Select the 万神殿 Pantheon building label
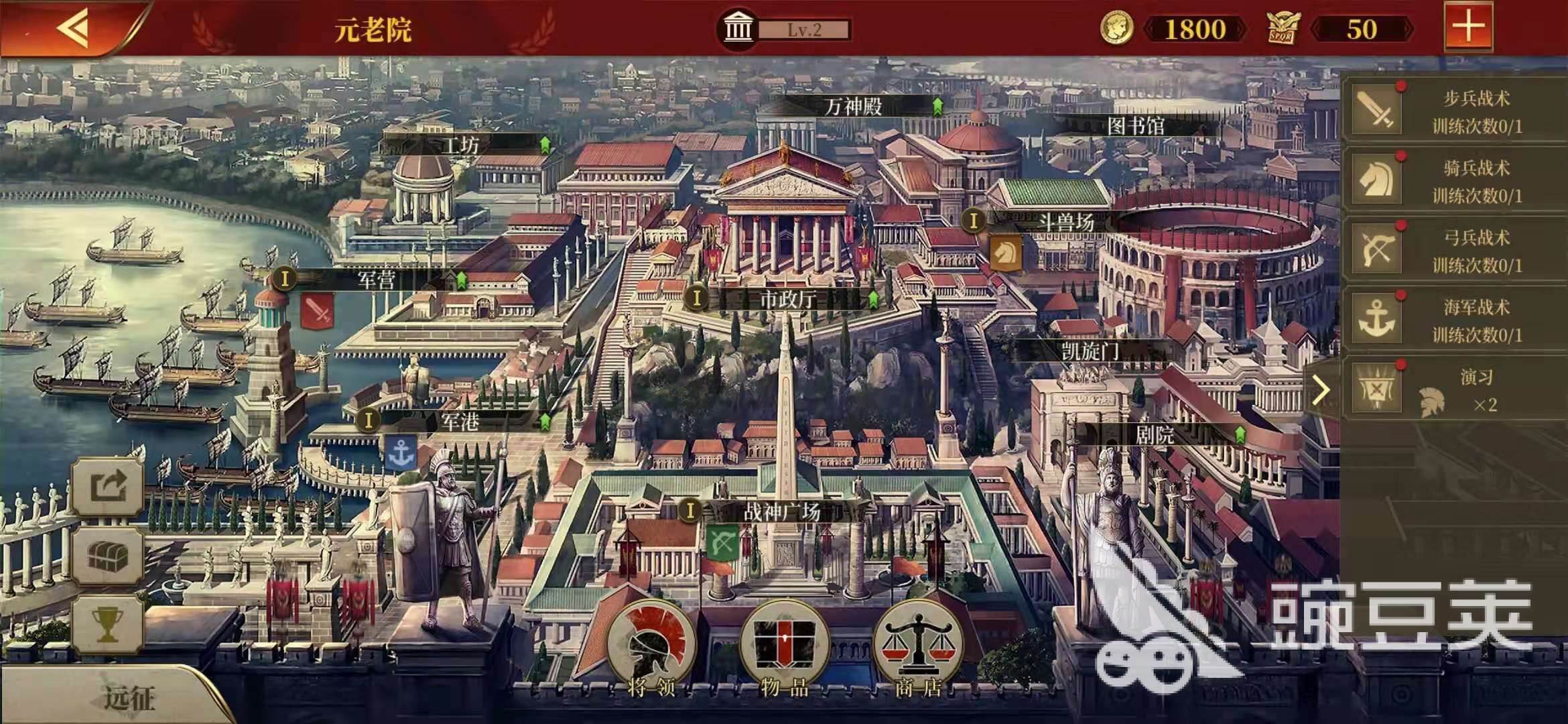 [x=853, y=106]
